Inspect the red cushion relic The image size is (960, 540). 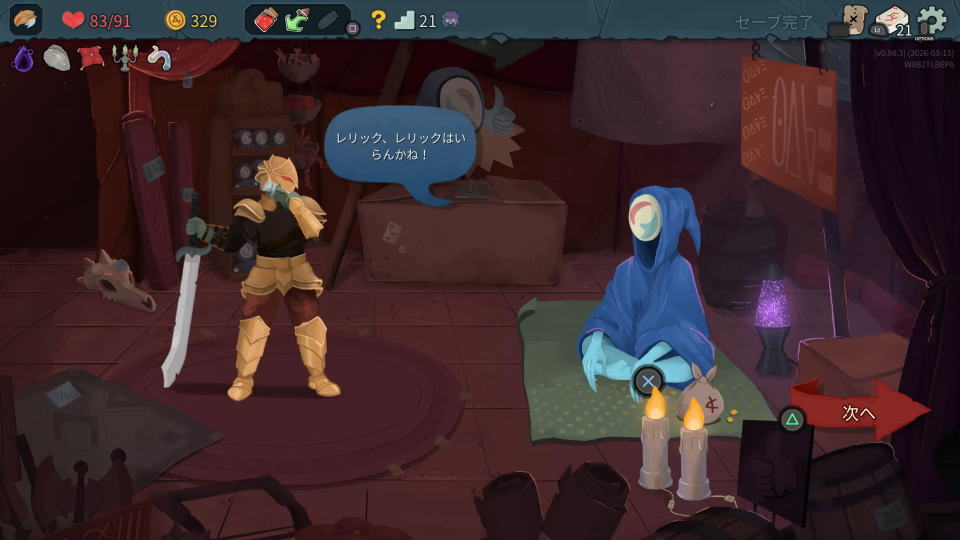tap(91, 58)
